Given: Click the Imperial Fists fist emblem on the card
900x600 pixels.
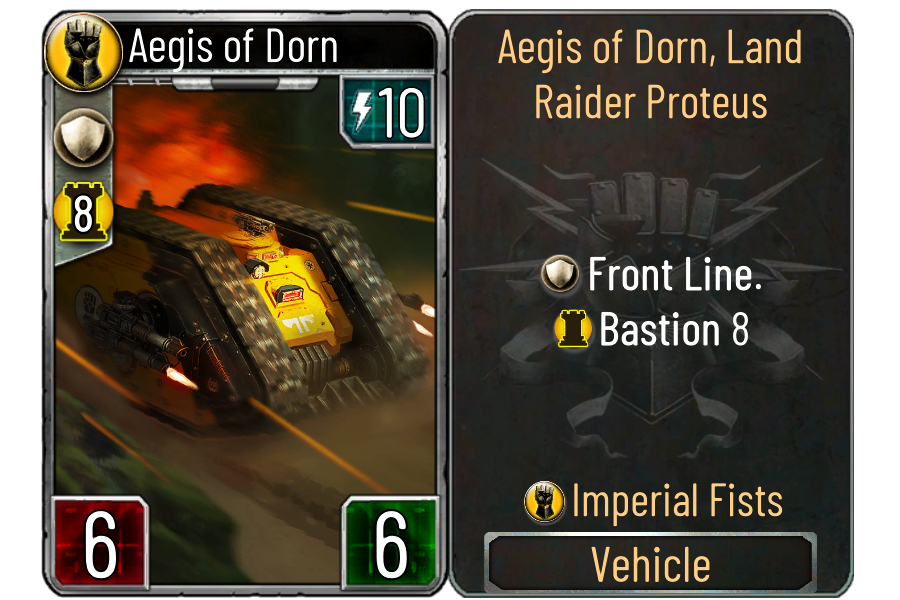Looking at the screenshot, I should (77, 46).
